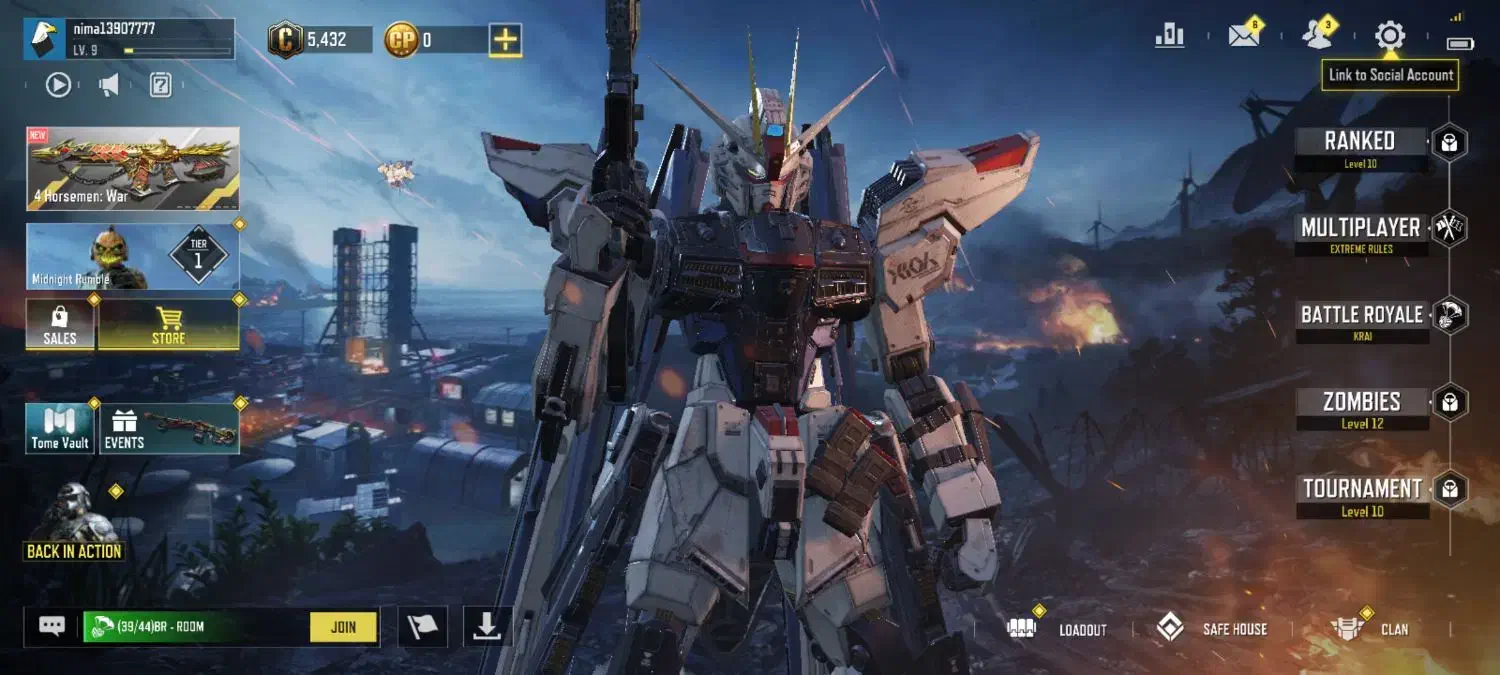Join the BR room
This screenshot has width=1500, height=675.
point(343,627)
